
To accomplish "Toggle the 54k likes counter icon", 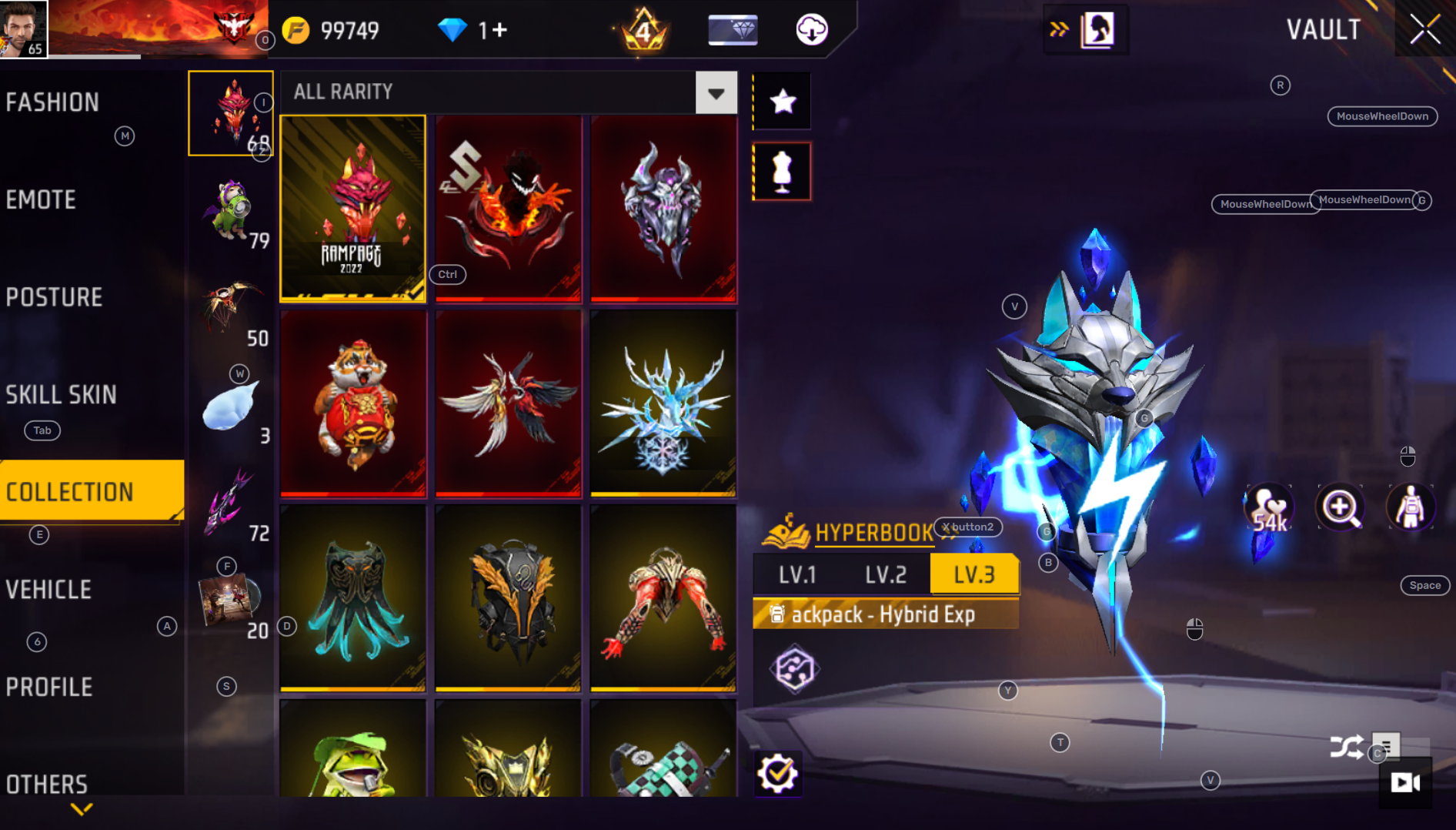I will coord(1267,507).
